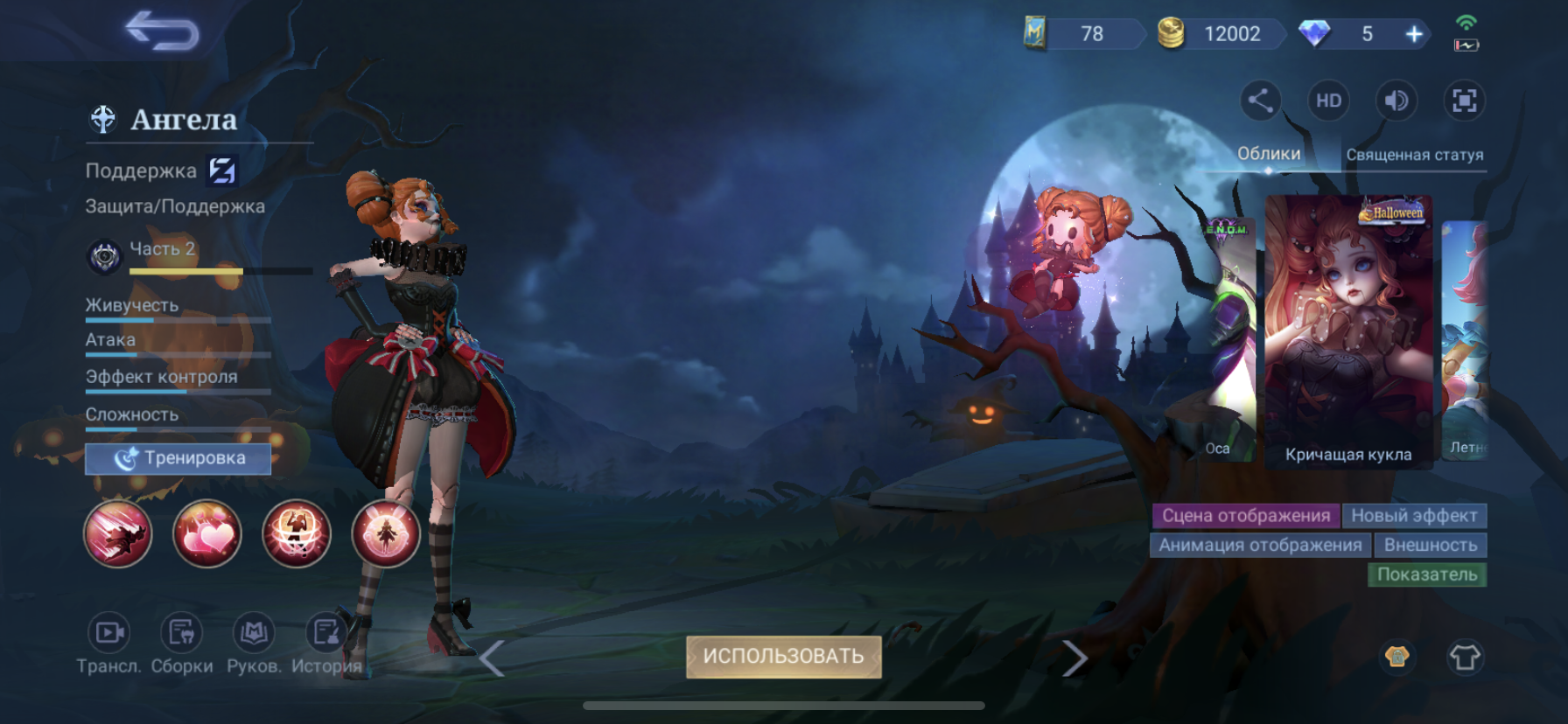Image resolution: width=1568 pixels, height=724 pixels.
Task: Enter fullscreen view mode
Action: tap(1464, 101)
